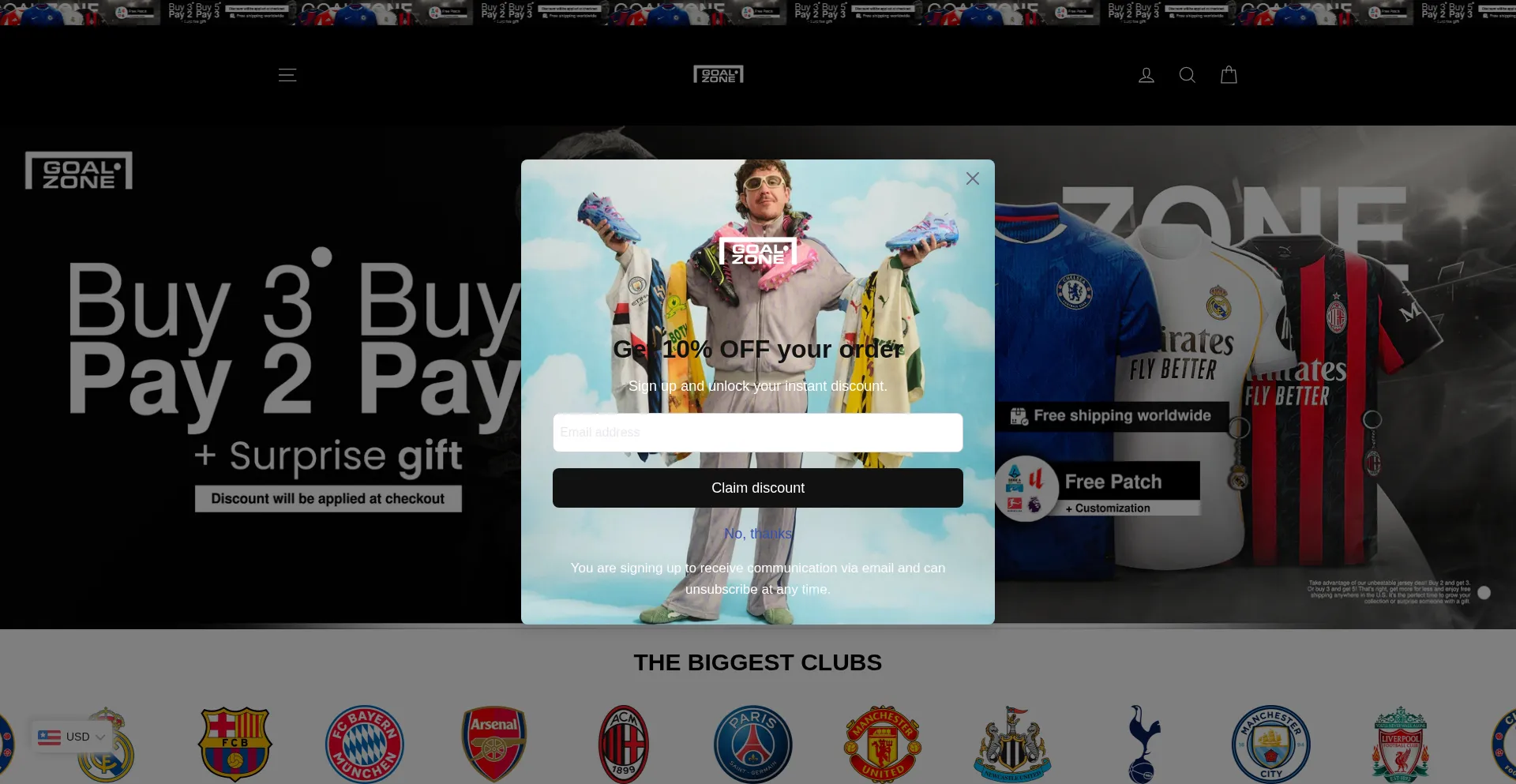This screenshot has width=1516, height=784.
Task: Choose the Manchester United crest
Action: click(883, 744)
